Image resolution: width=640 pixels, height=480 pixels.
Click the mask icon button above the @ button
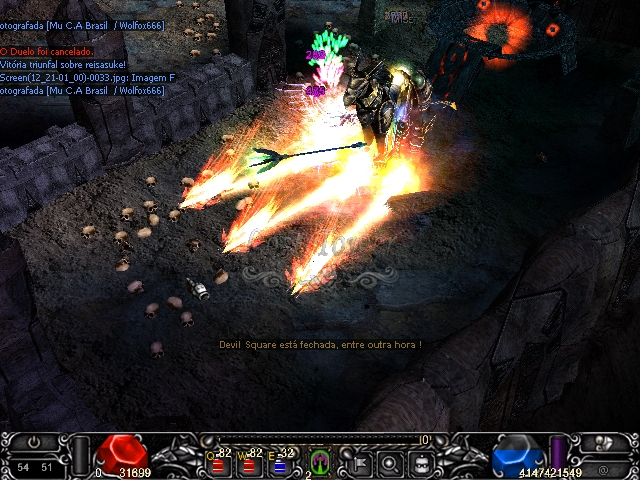pos(603,444)
